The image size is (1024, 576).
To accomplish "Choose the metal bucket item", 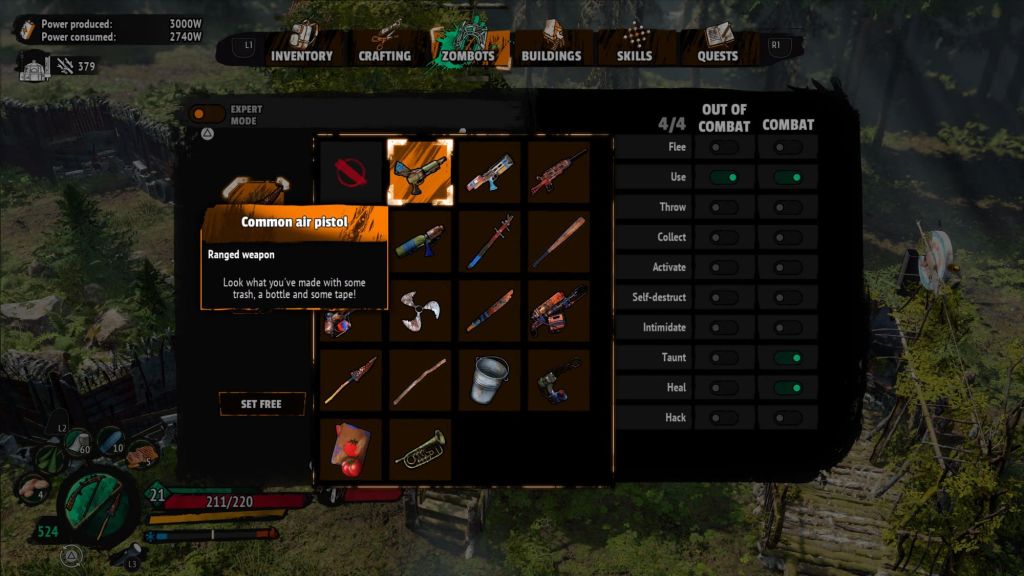I will [489, 380].
